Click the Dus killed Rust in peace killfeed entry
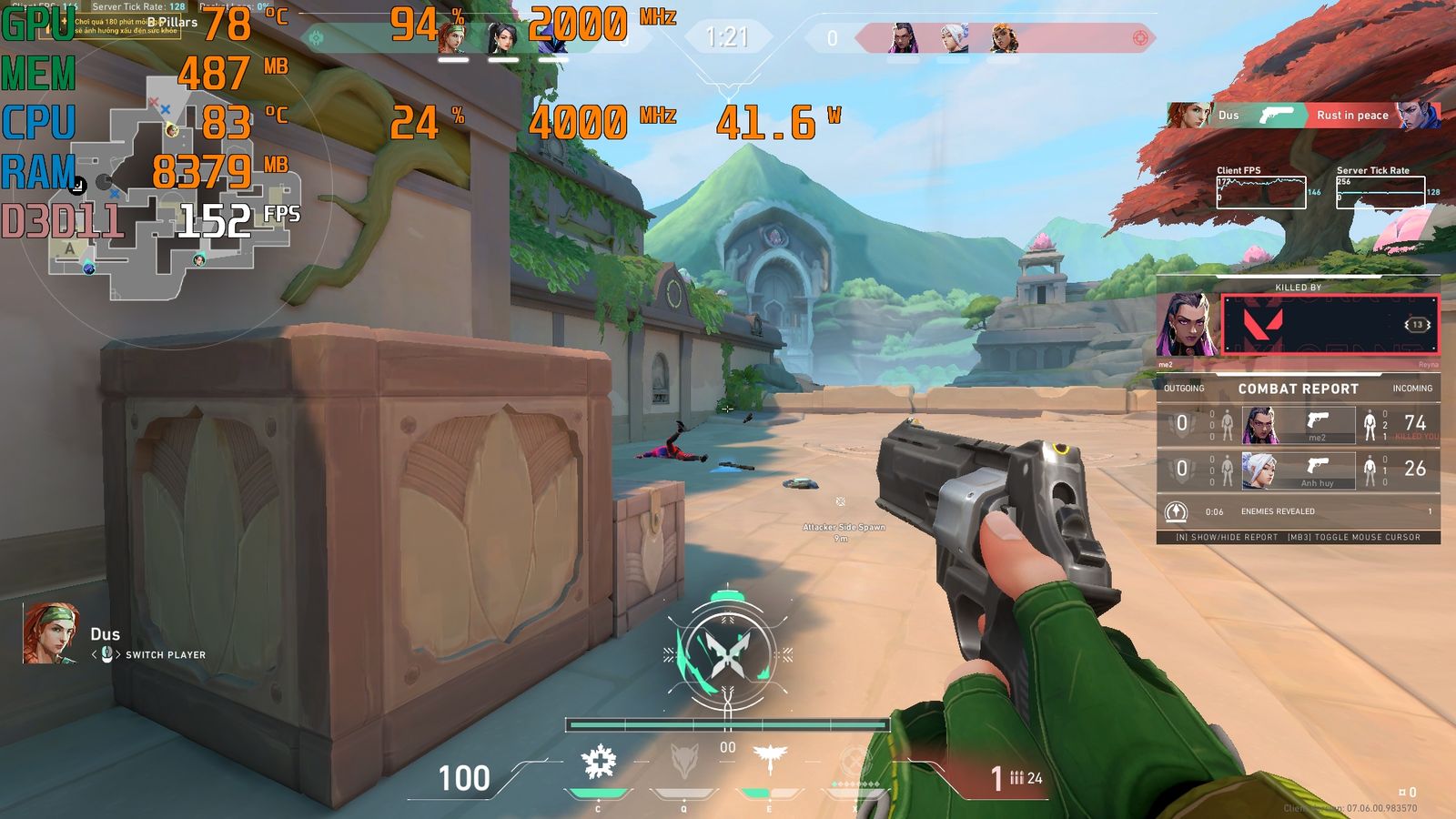The width and height of the screenshot is (1456, 819). [x=1303, y=116]
